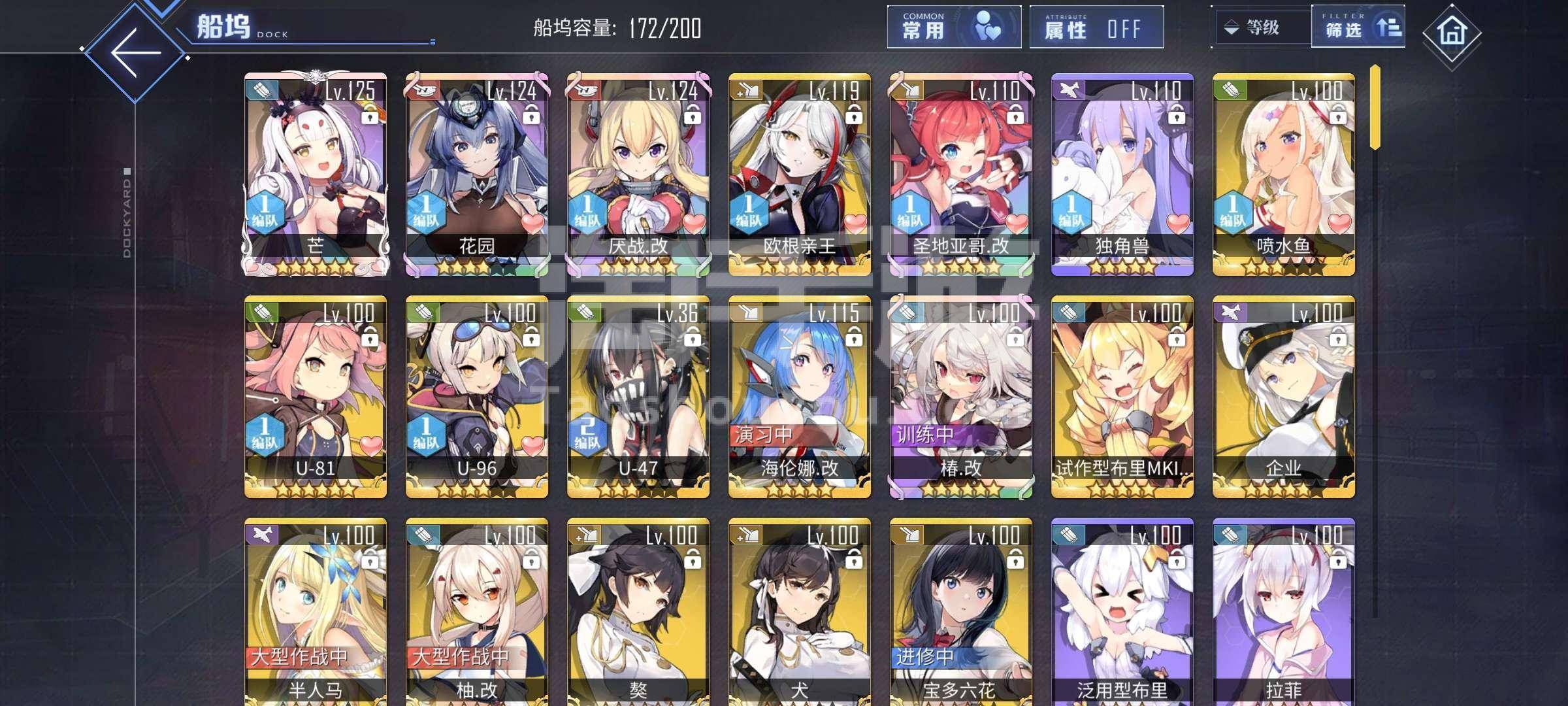The image size is (1568, 706).
Task: Return to home via house icon
Action: coord(1451,31)
